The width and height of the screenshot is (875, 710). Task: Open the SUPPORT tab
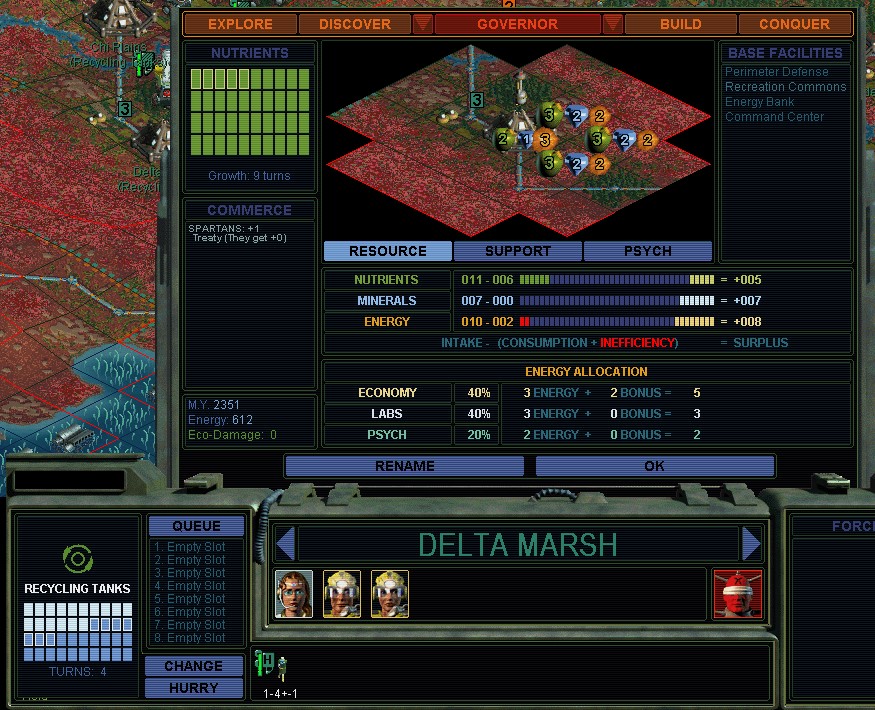[518, 251]
